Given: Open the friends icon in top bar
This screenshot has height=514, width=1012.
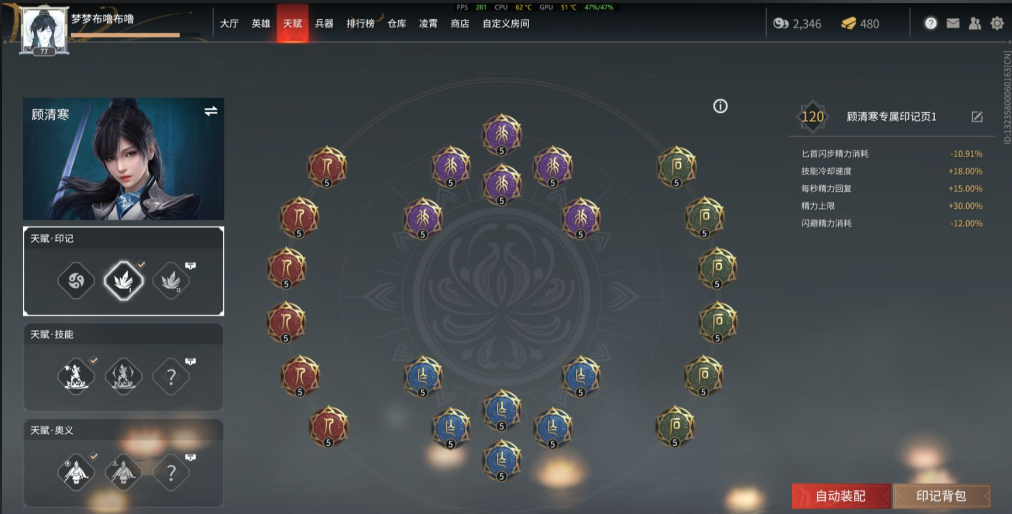Looking at the screenshot, I should (x=975, y=23).
